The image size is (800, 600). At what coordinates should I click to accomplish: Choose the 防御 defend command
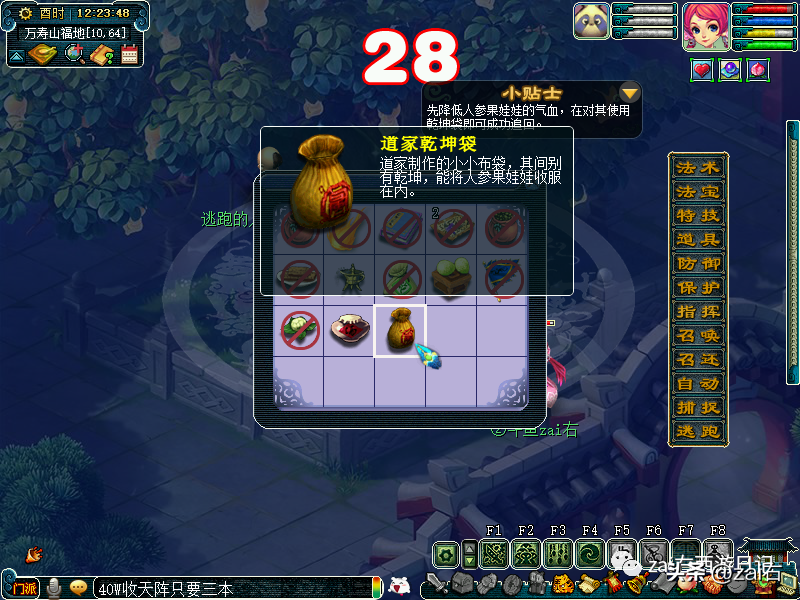point(698,263)
